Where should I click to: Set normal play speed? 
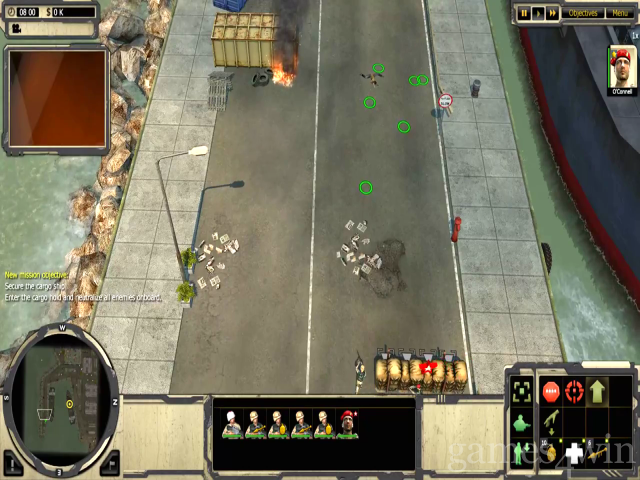coord(537,13)
